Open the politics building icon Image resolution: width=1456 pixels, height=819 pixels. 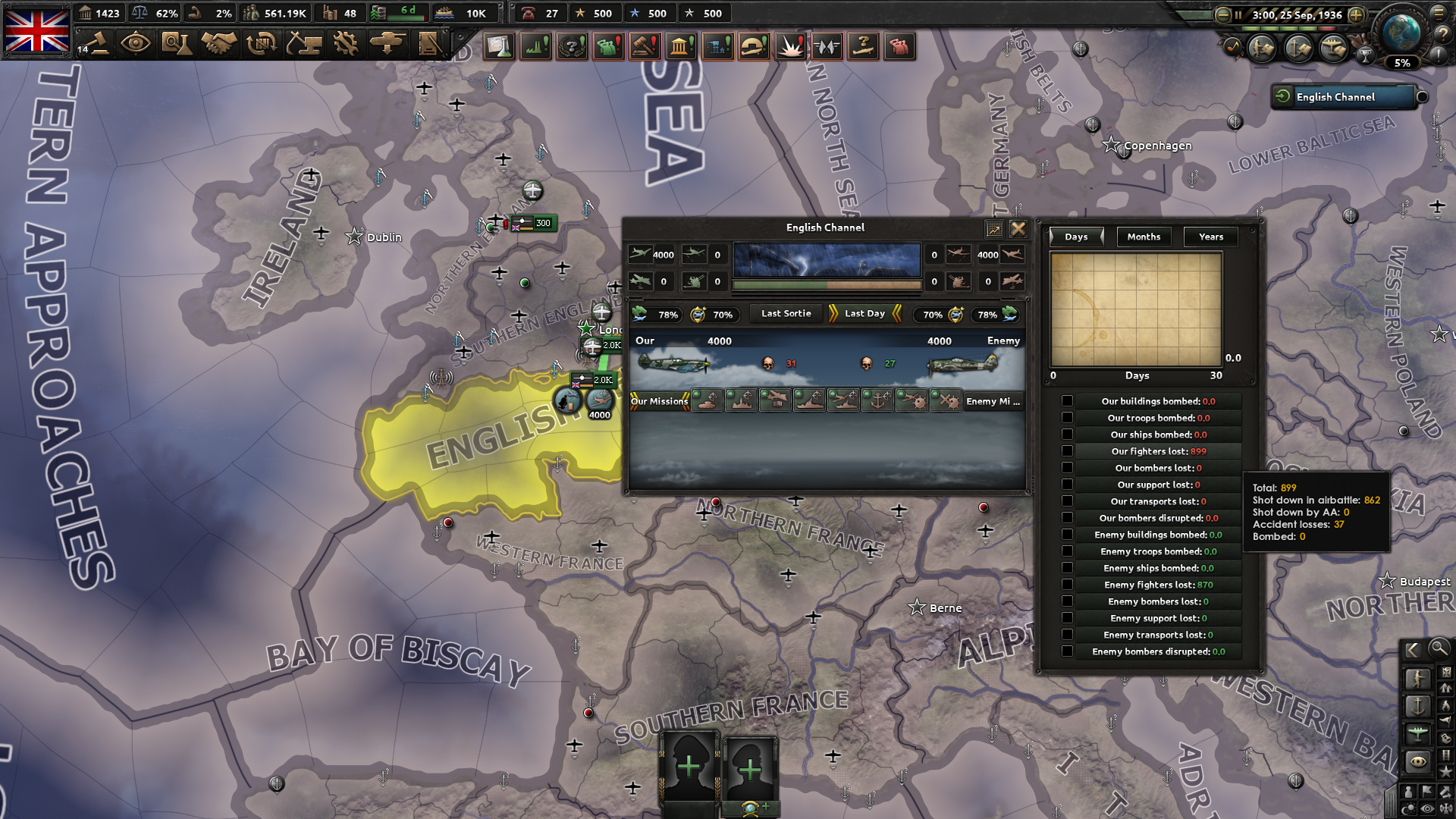(681, 46)
